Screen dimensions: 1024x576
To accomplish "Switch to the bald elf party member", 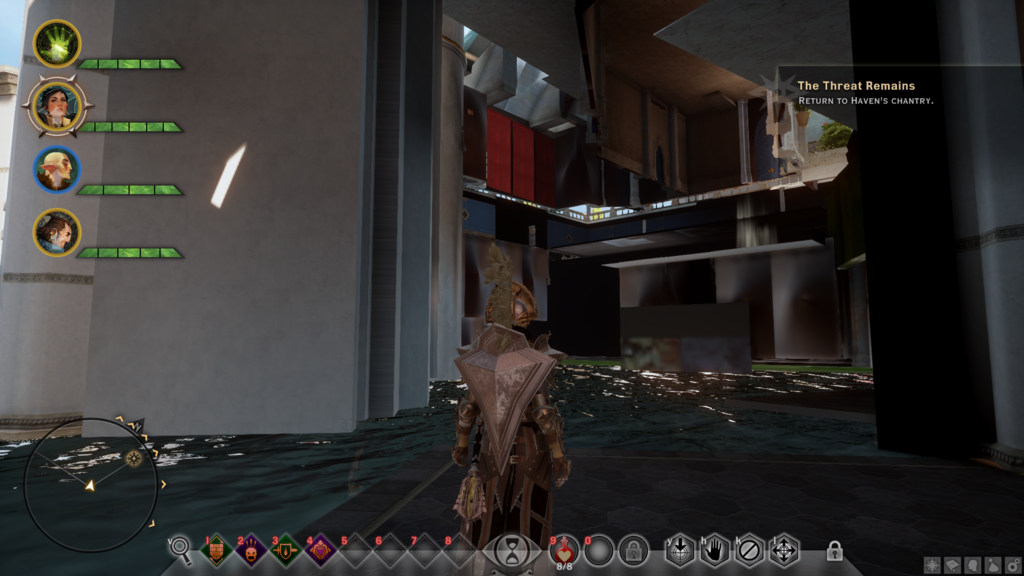I will coord(57,170).
